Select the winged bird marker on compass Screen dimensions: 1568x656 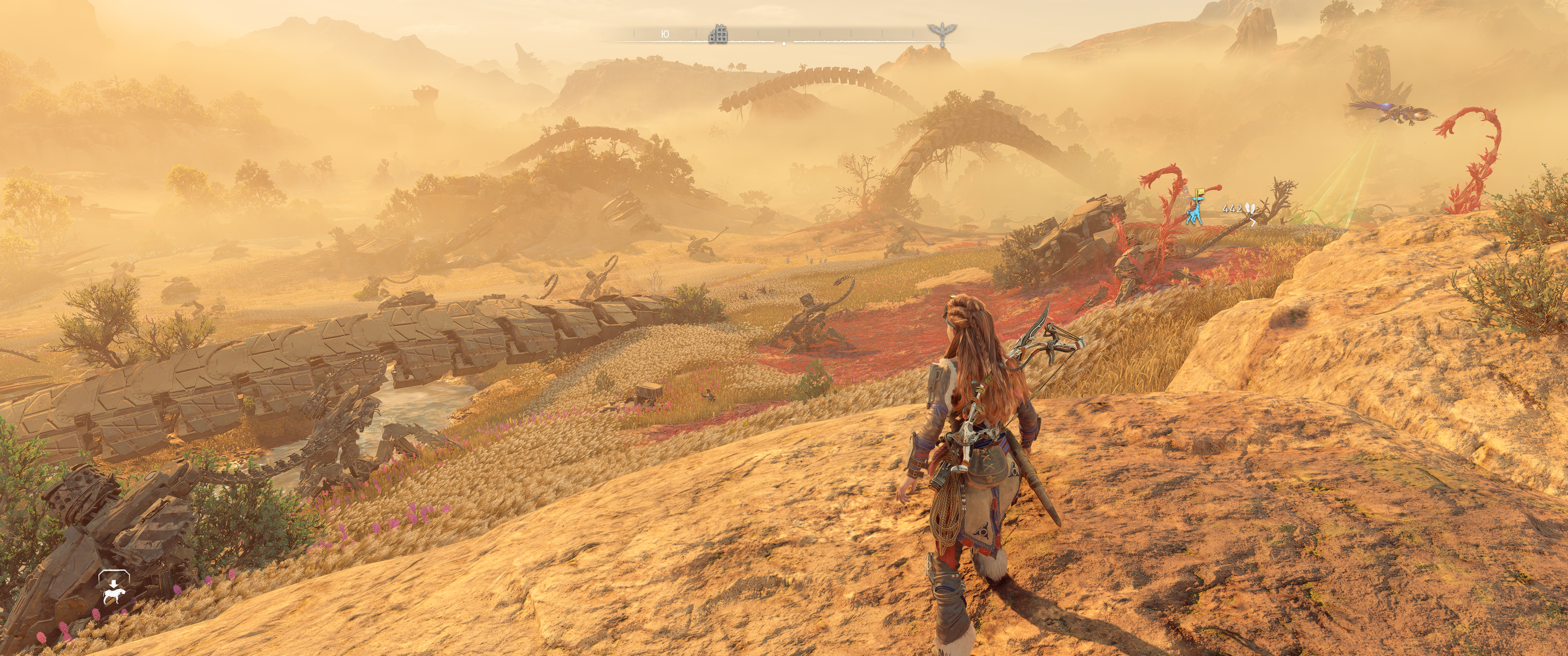point(942,34)
